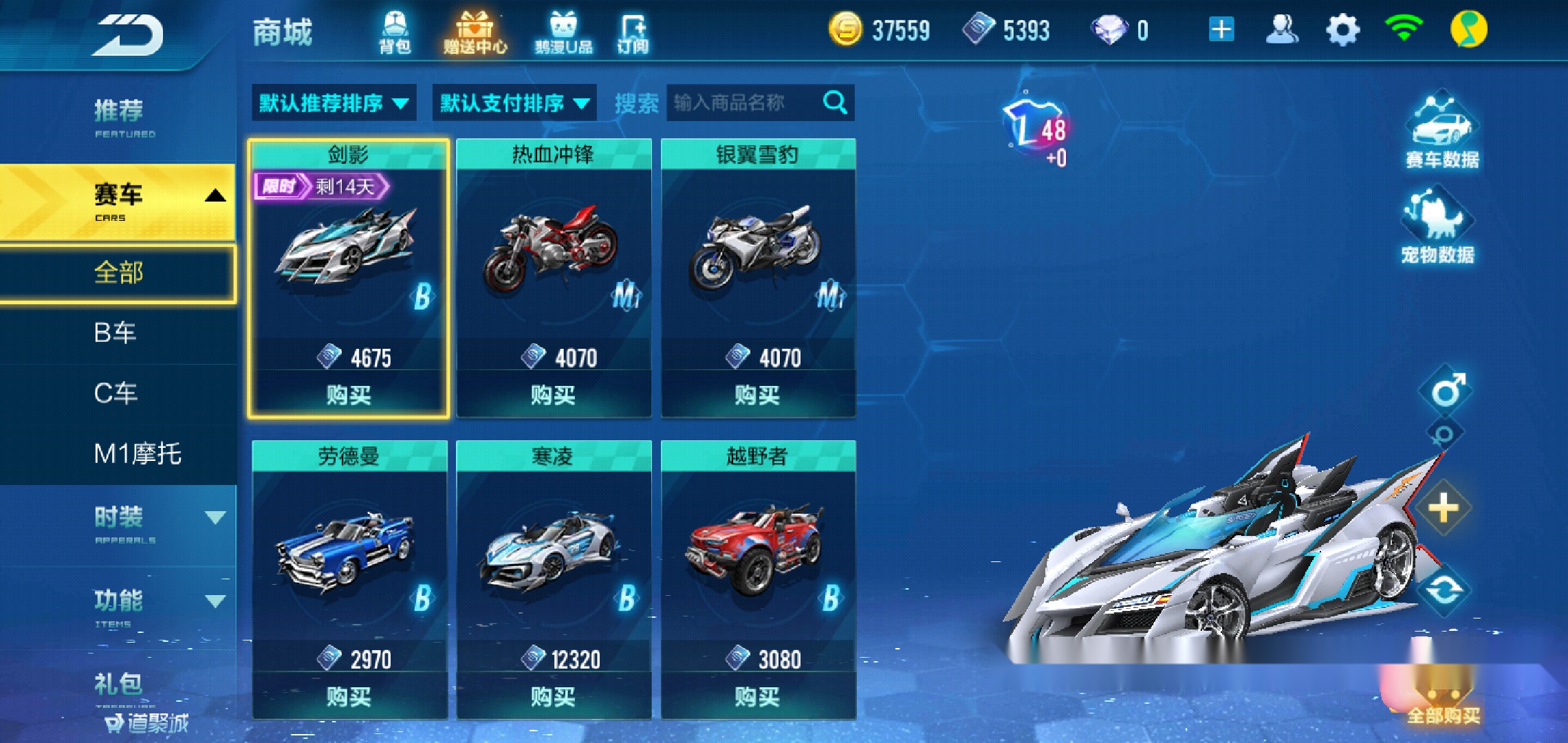
Task: Open the 赠送中心 gift center
Action: [475, 31]
